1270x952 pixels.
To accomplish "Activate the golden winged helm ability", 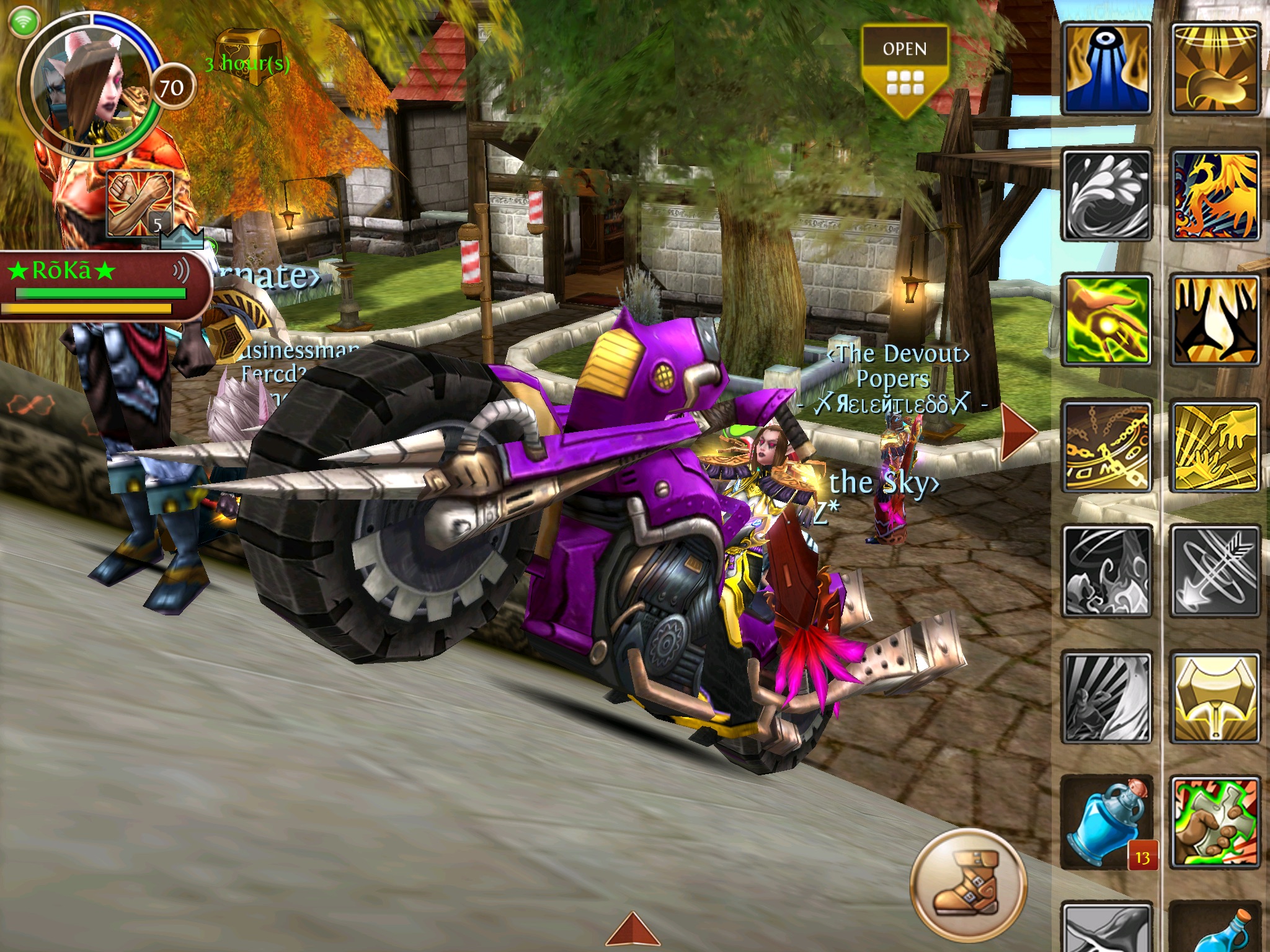I will [x=1215, y=69].
